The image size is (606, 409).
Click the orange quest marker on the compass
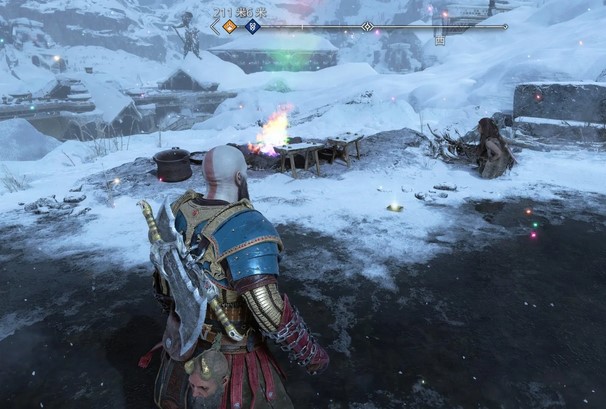click(x=229, y=27)
